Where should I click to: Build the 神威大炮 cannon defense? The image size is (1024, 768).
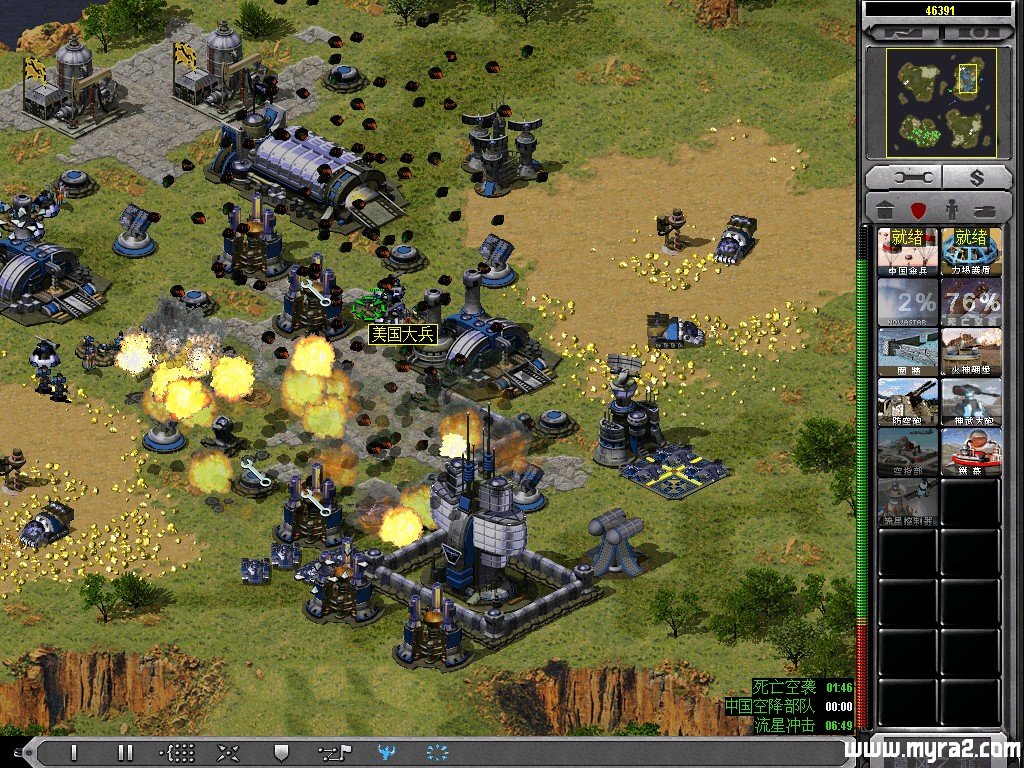[x=970, y=401]
